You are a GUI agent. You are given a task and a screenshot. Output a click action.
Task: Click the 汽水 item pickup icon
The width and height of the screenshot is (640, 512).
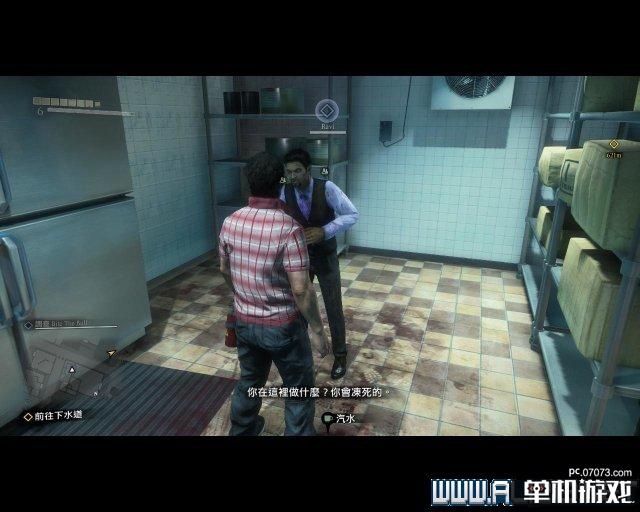pos(329,420)
